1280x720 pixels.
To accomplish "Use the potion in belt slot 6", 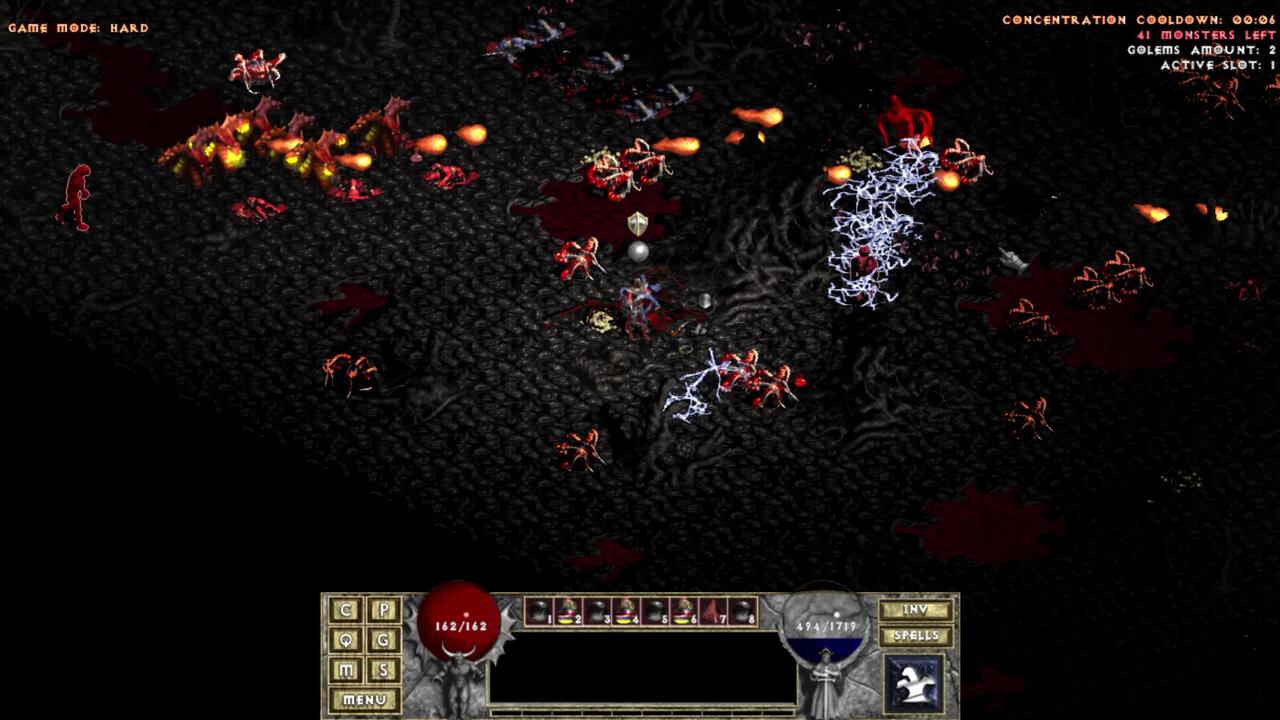I will coord(683,610).
